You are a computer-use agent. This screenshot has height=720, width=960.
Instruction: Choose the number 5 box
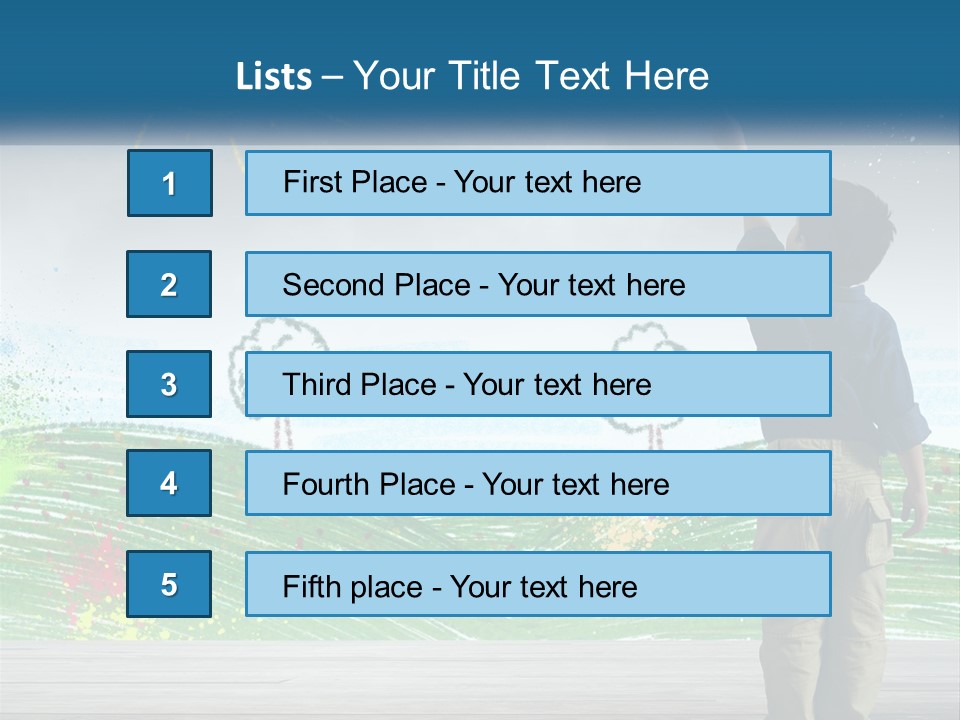pyautogui.click(x=169, y=584)
